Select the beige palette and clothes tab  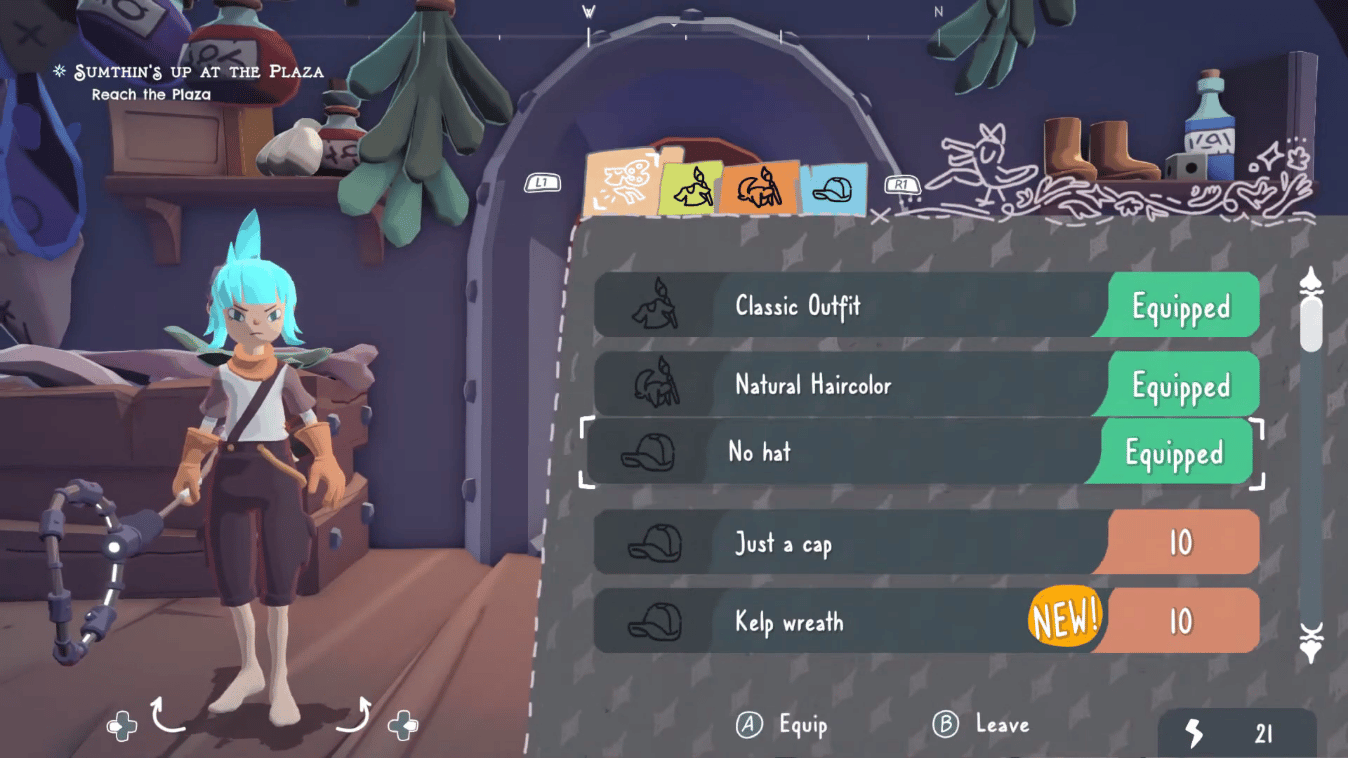pos(620,184)
